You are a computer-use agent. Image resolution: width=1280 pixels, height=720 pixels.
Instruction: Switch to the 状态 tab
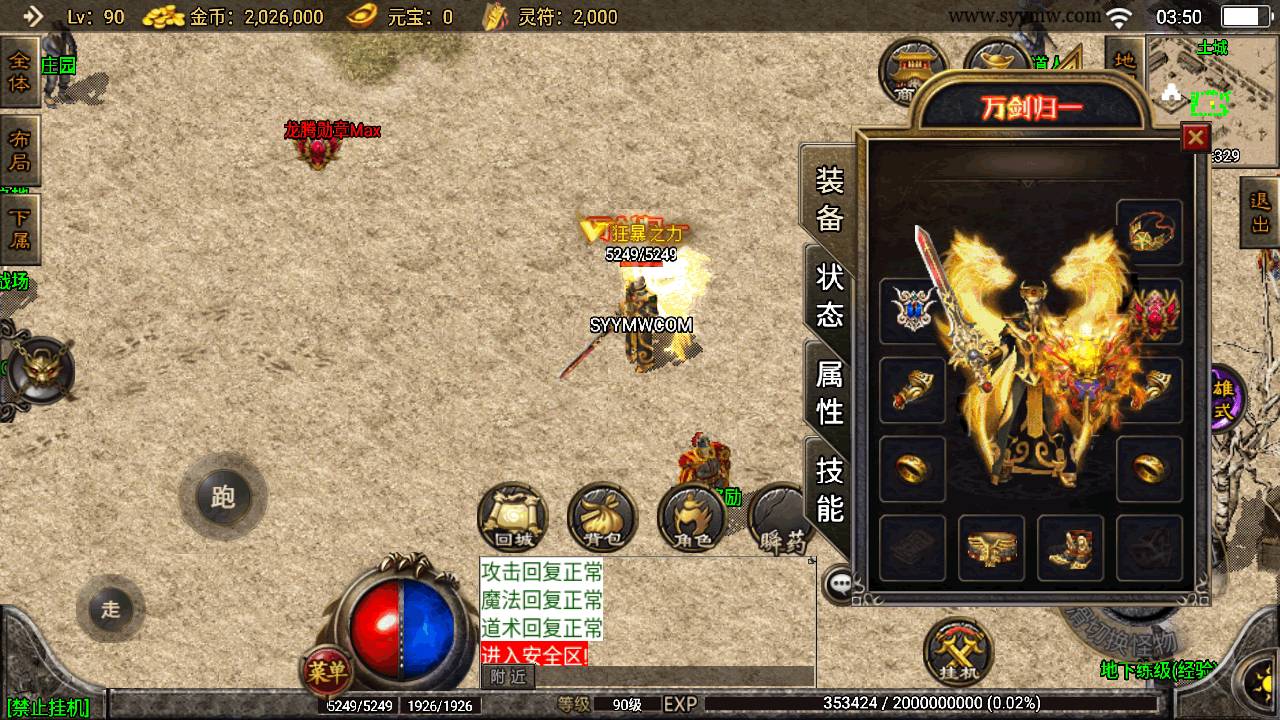click(x=830, y=295)
